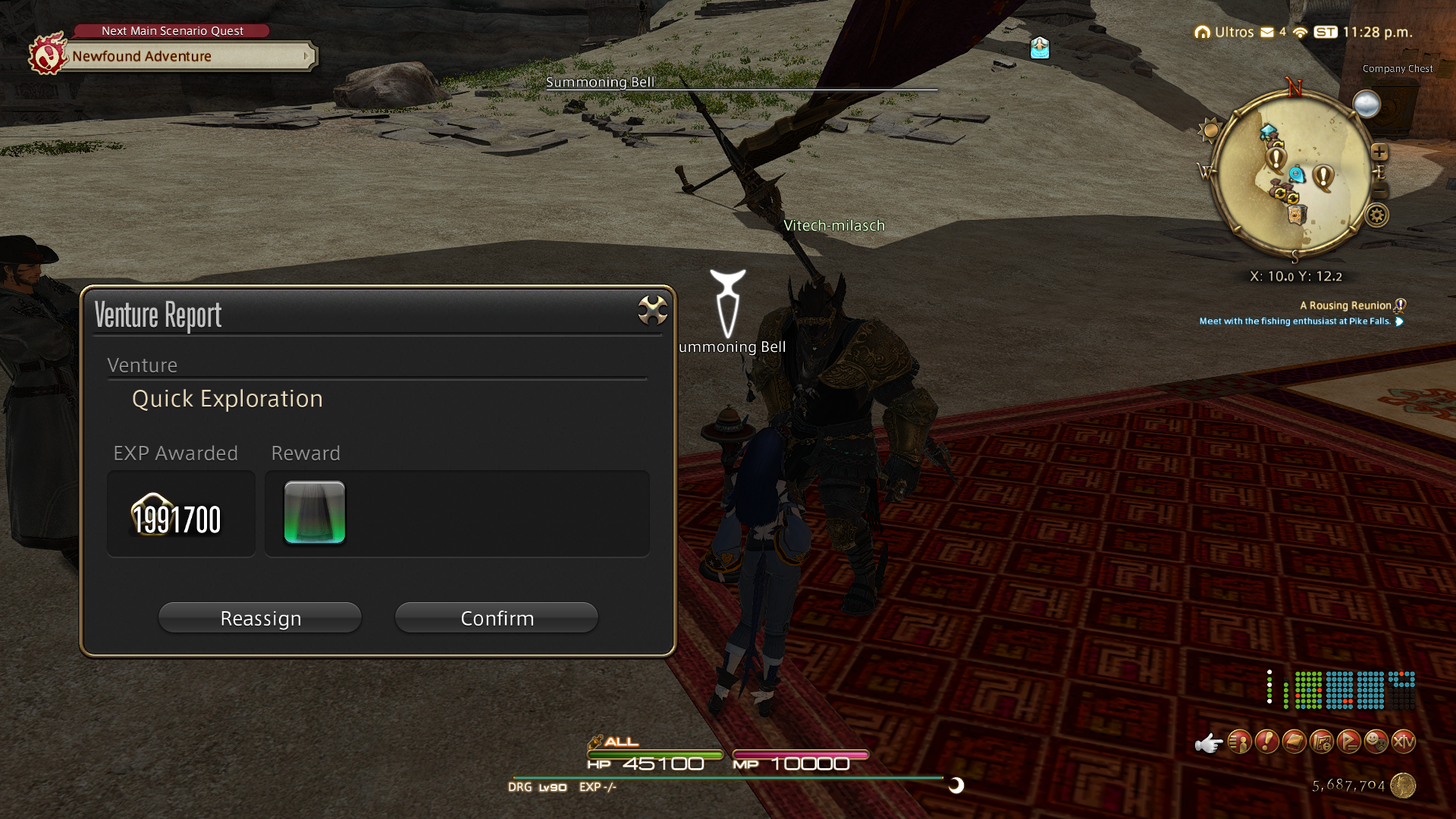The width and height of the screenshot is (1456, 819).
Task: Open the Travel map menu icon
Action: [1322, 742]
